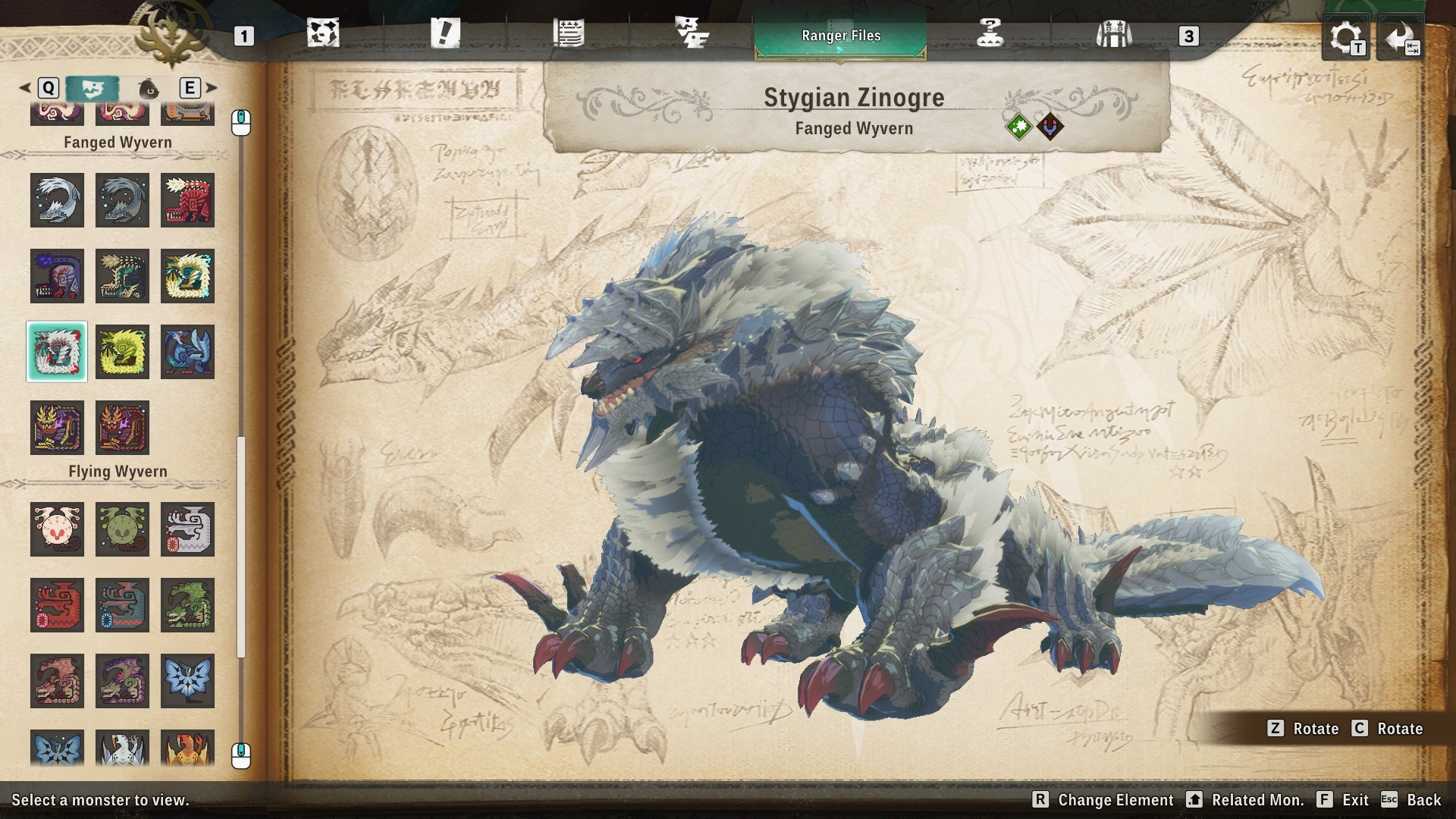Viewport: 1456px width, 819px height.
Task: Click the monster list scrollbar
Action: [241, 546]
